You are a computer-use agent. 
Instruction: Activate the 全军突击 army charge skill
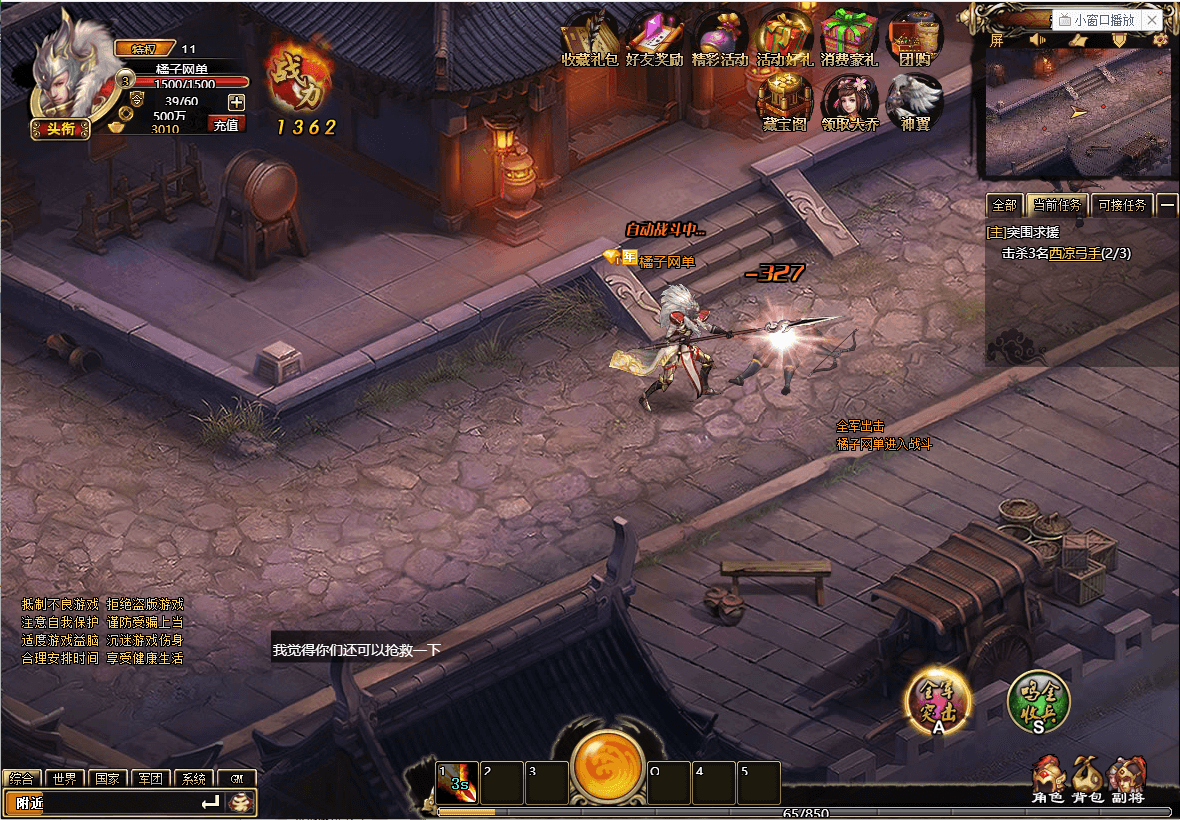938,699
